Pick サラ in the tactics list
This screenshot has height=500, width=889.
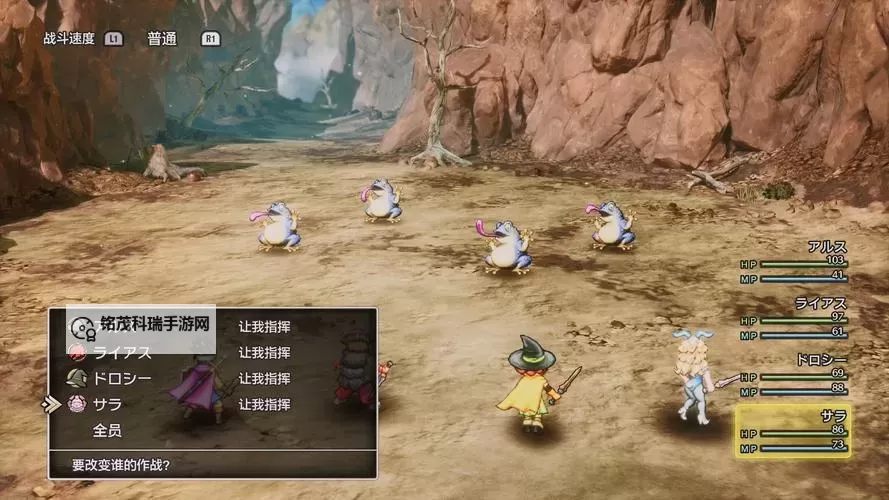pyautogui.click(x=108, y=404)
